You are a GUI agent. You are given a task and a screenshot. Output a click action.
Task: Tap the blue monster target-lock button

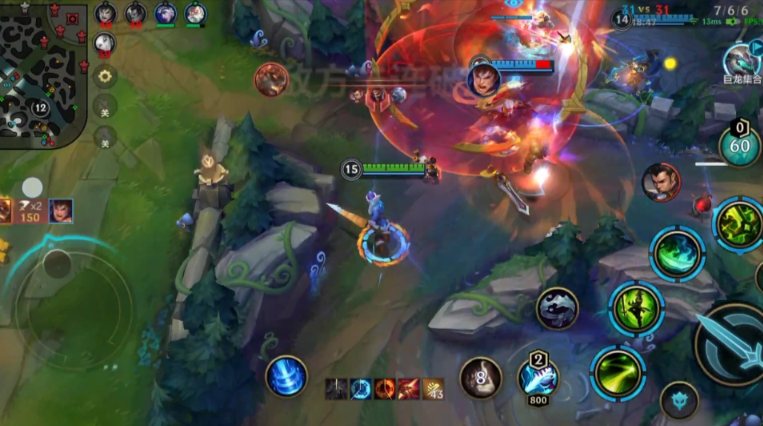(x=679, y=400)
